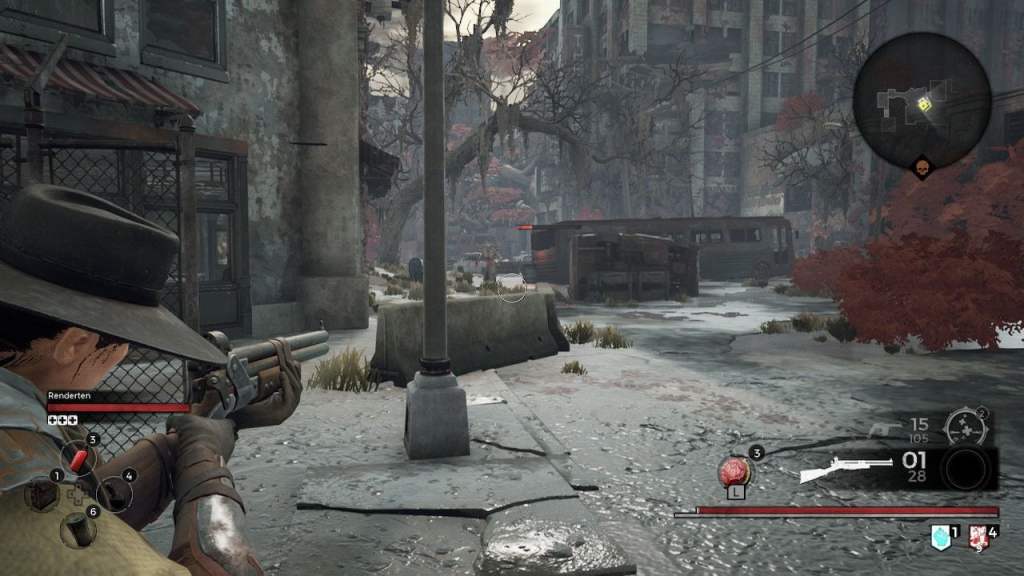
Task: Click the empty long gun mod slot
Action: (x=965, y=469)
